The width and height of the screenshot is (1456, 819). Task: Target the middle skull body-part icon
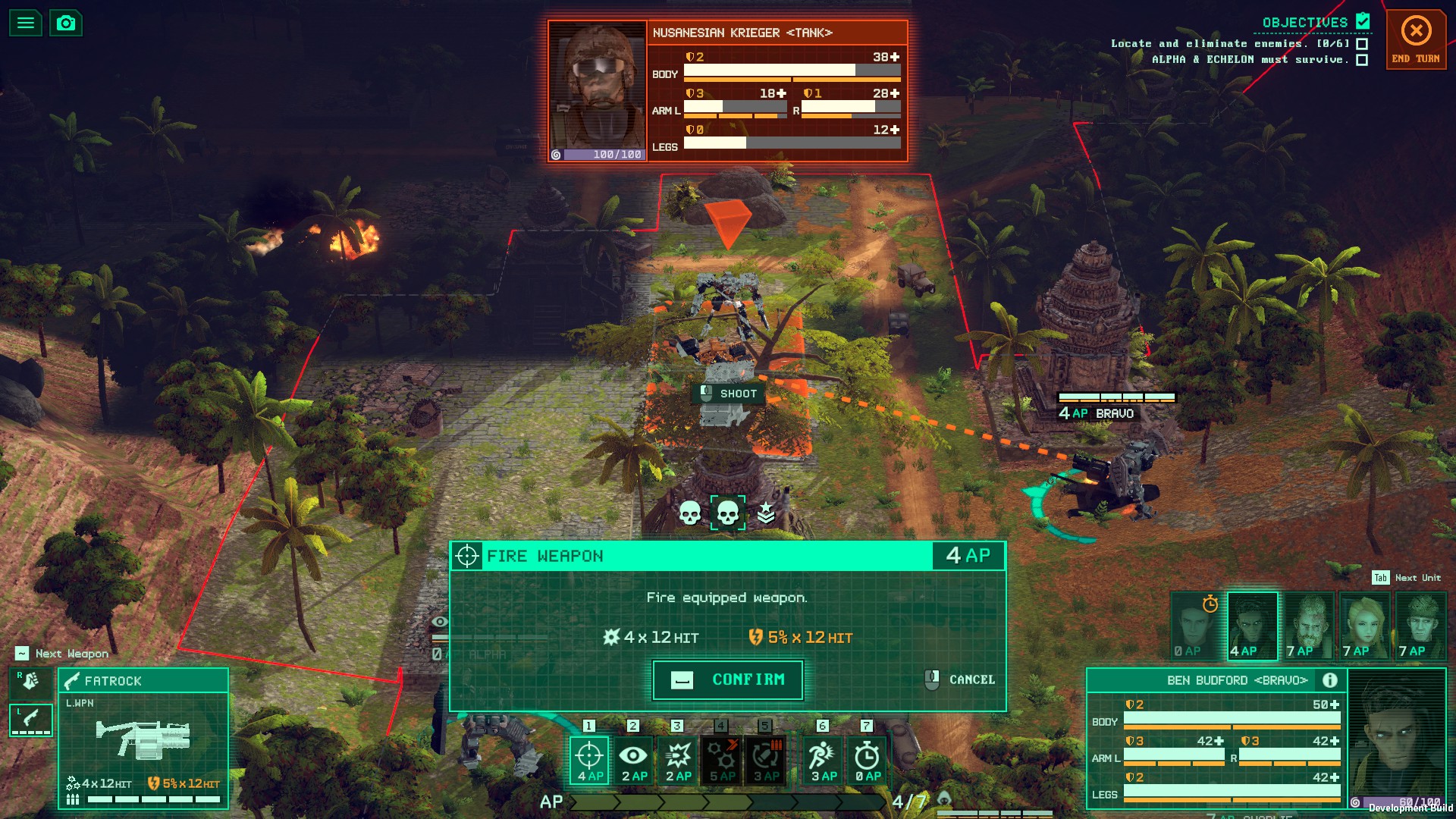pyautogui.click(x=727, y=513)
